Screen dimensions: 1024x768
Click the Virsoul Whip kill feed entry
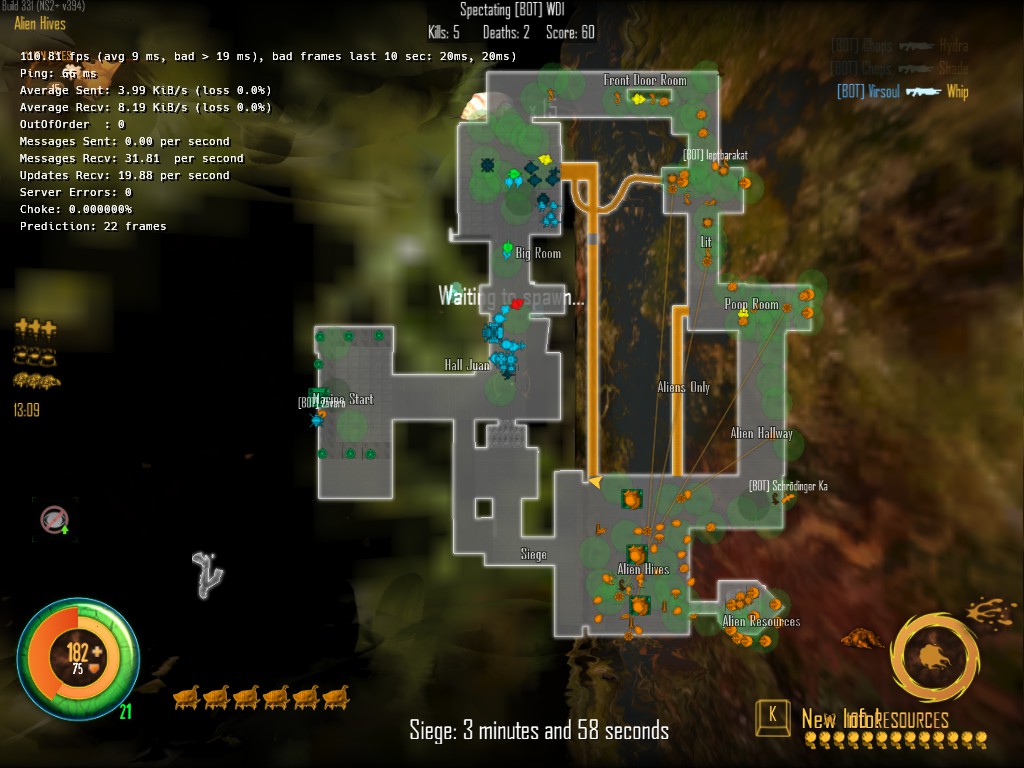[902, 92]
